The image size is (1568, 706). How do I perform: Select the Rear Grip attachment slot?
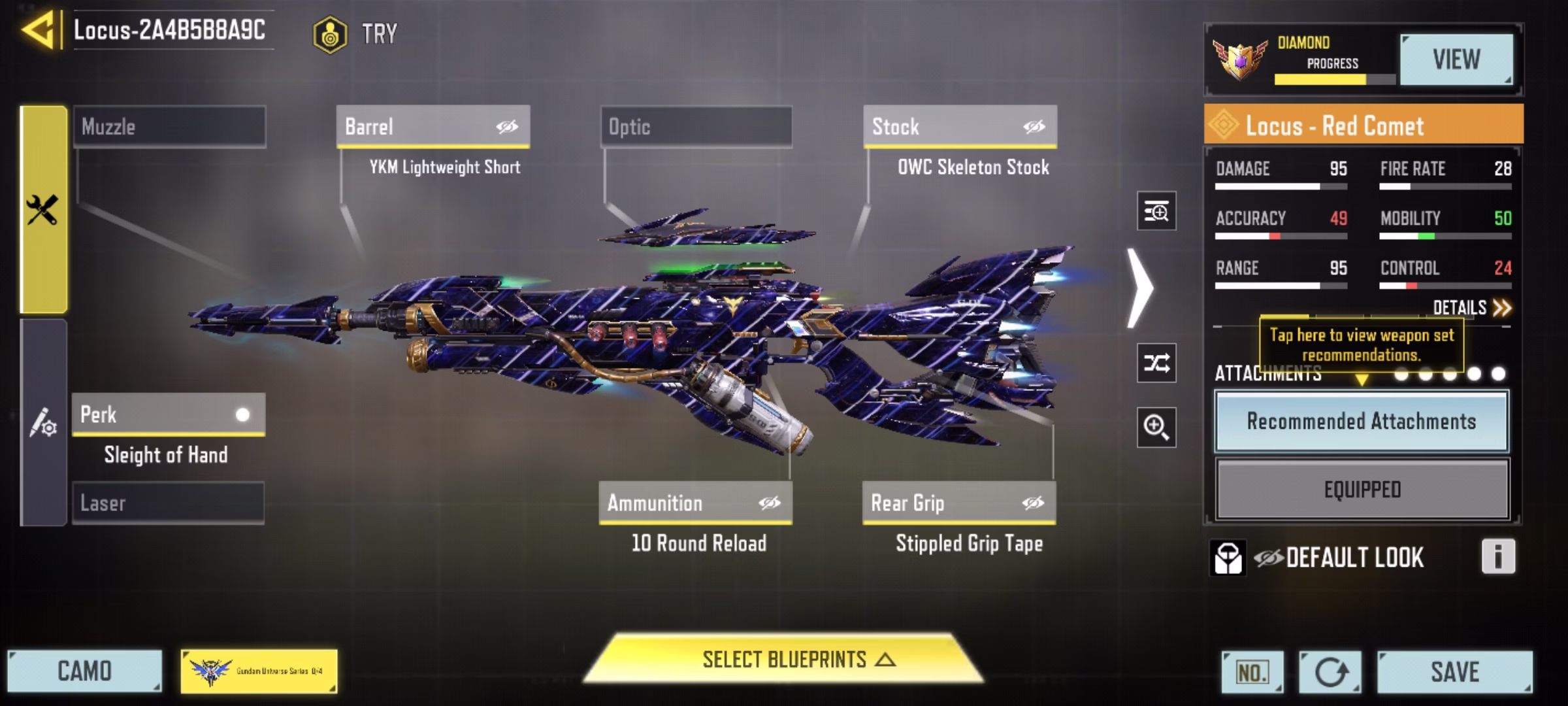(958, 503)
